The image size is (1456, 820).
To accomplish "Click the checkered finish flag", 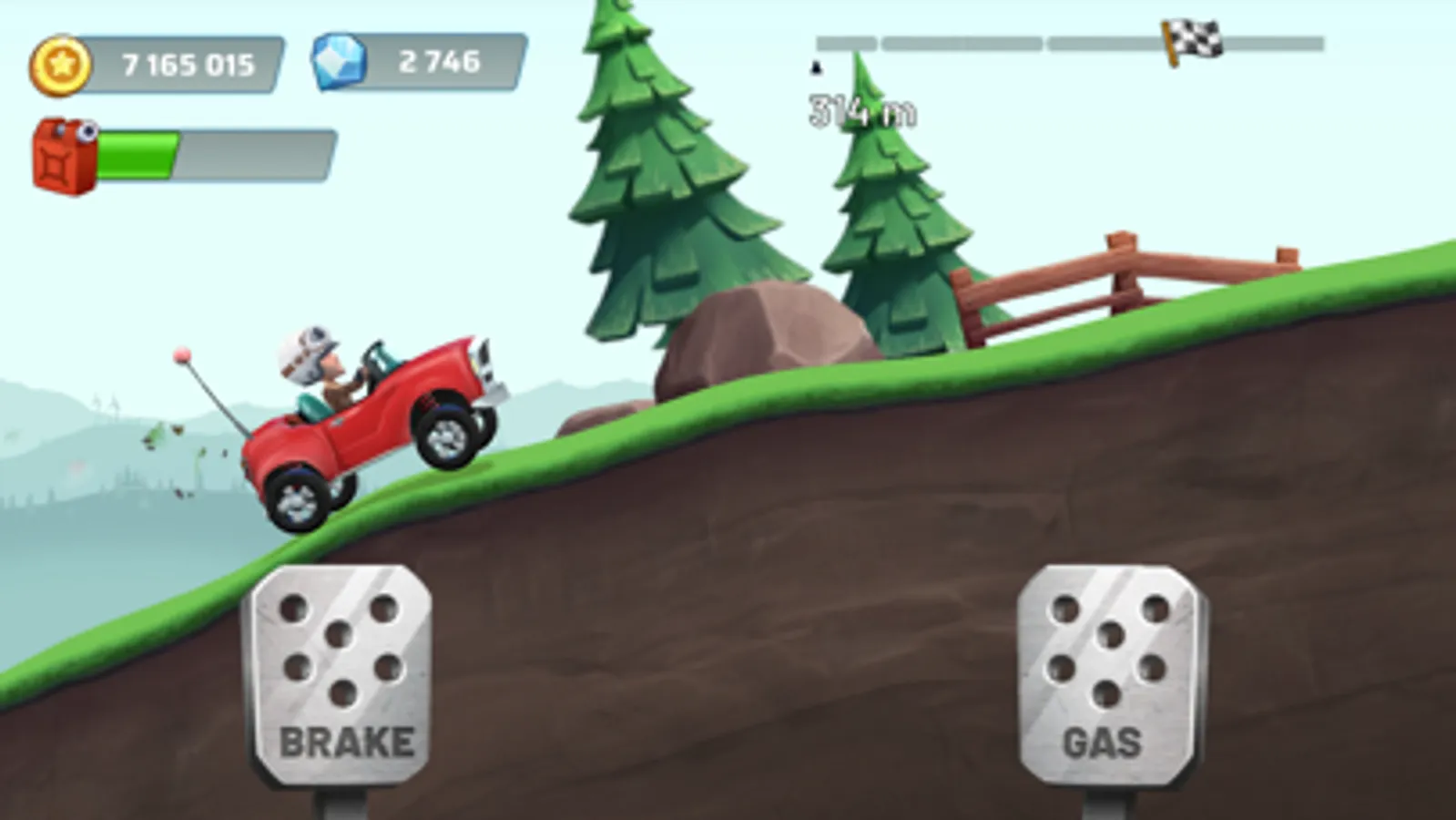I will pyautogui.click(x=1191, y=38).
